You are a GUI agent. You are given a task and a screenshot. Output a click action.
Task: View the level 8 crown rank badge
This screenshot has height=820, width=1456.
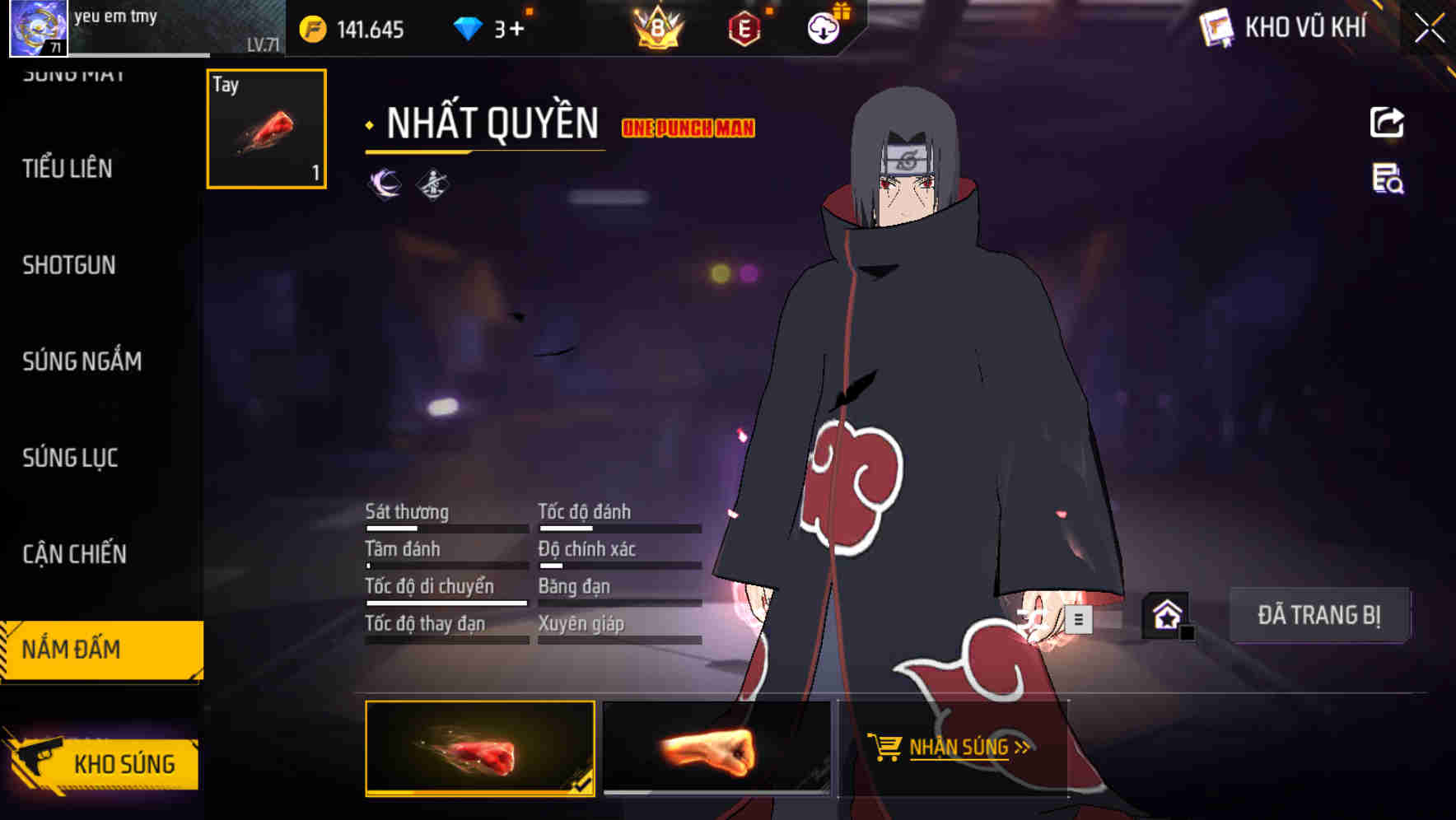tap(655, 27)
